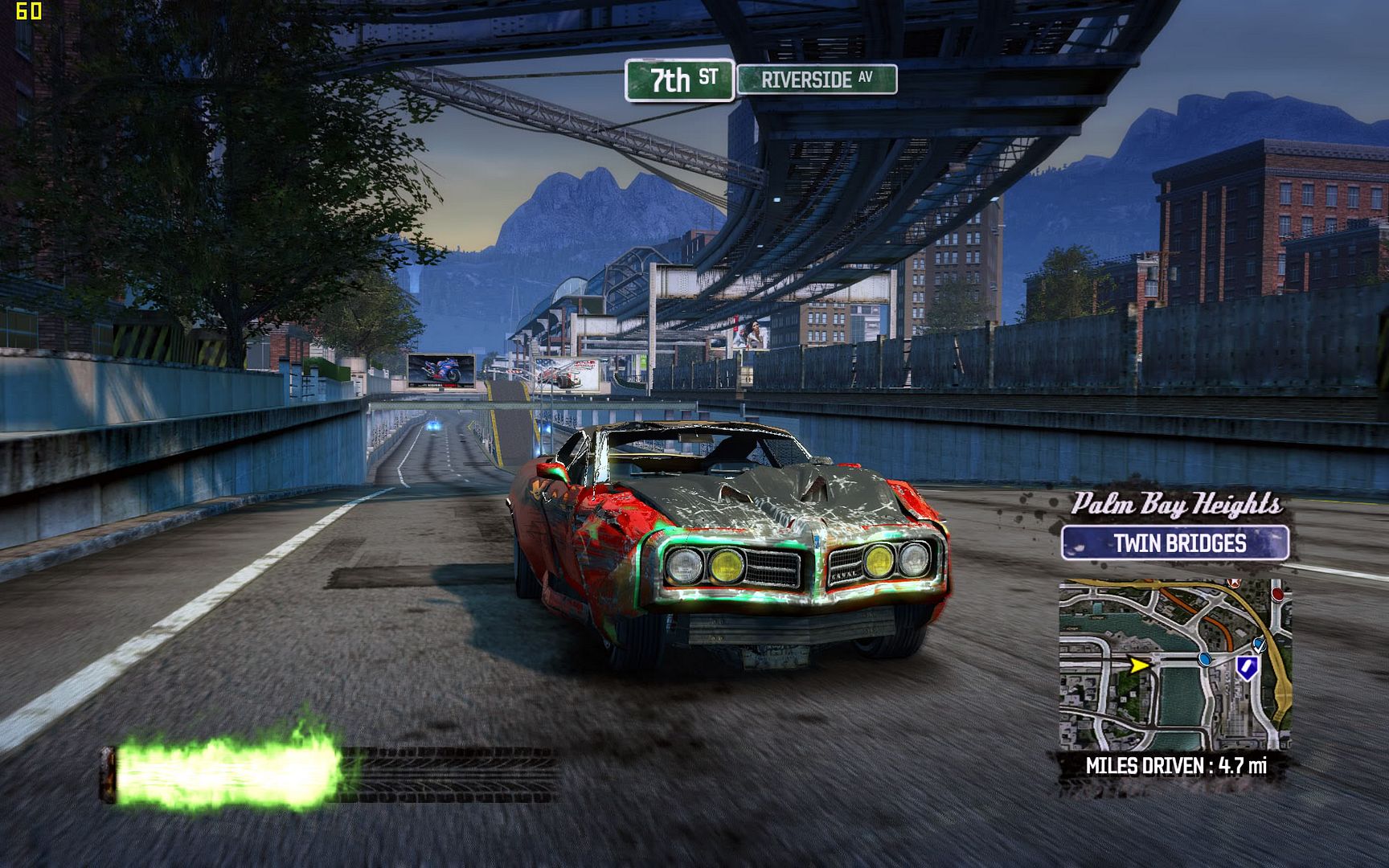Screen dimensions: 1389x868
Task: Pick the plain blue circle marker on the minimap
Action: click(1204, 659)
